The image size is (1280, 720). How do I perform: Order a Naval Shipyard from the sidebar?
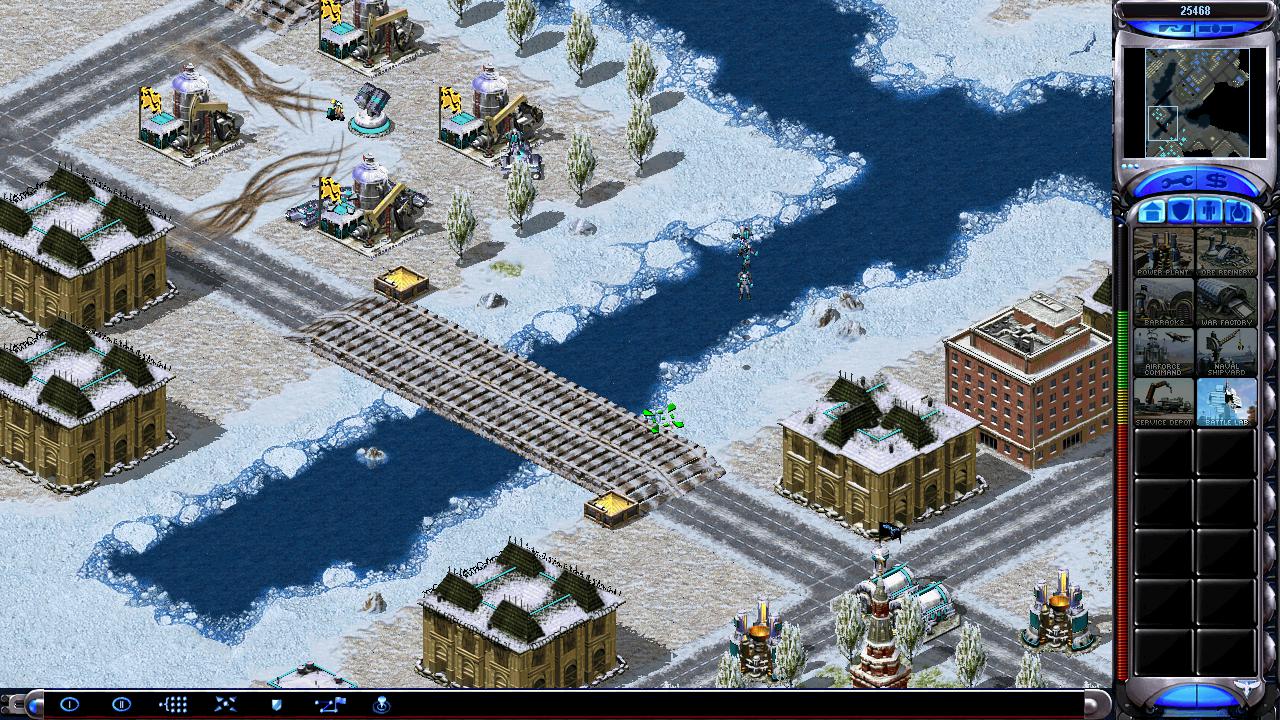(1226, 351)
